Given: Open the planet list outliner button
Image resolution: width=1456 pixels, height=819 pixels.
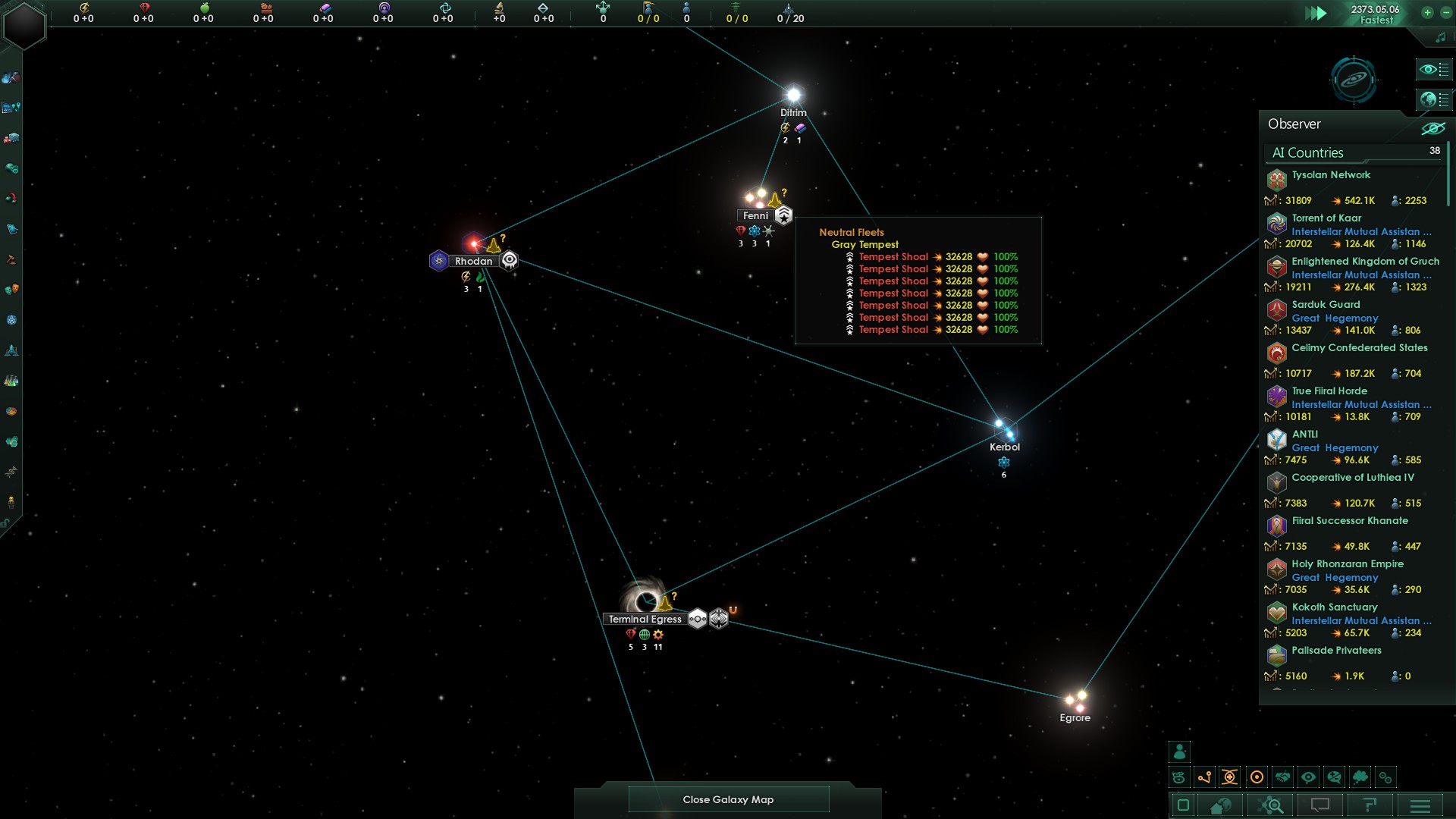Looking at the screenshot, I should click(x=1434, y=99).
